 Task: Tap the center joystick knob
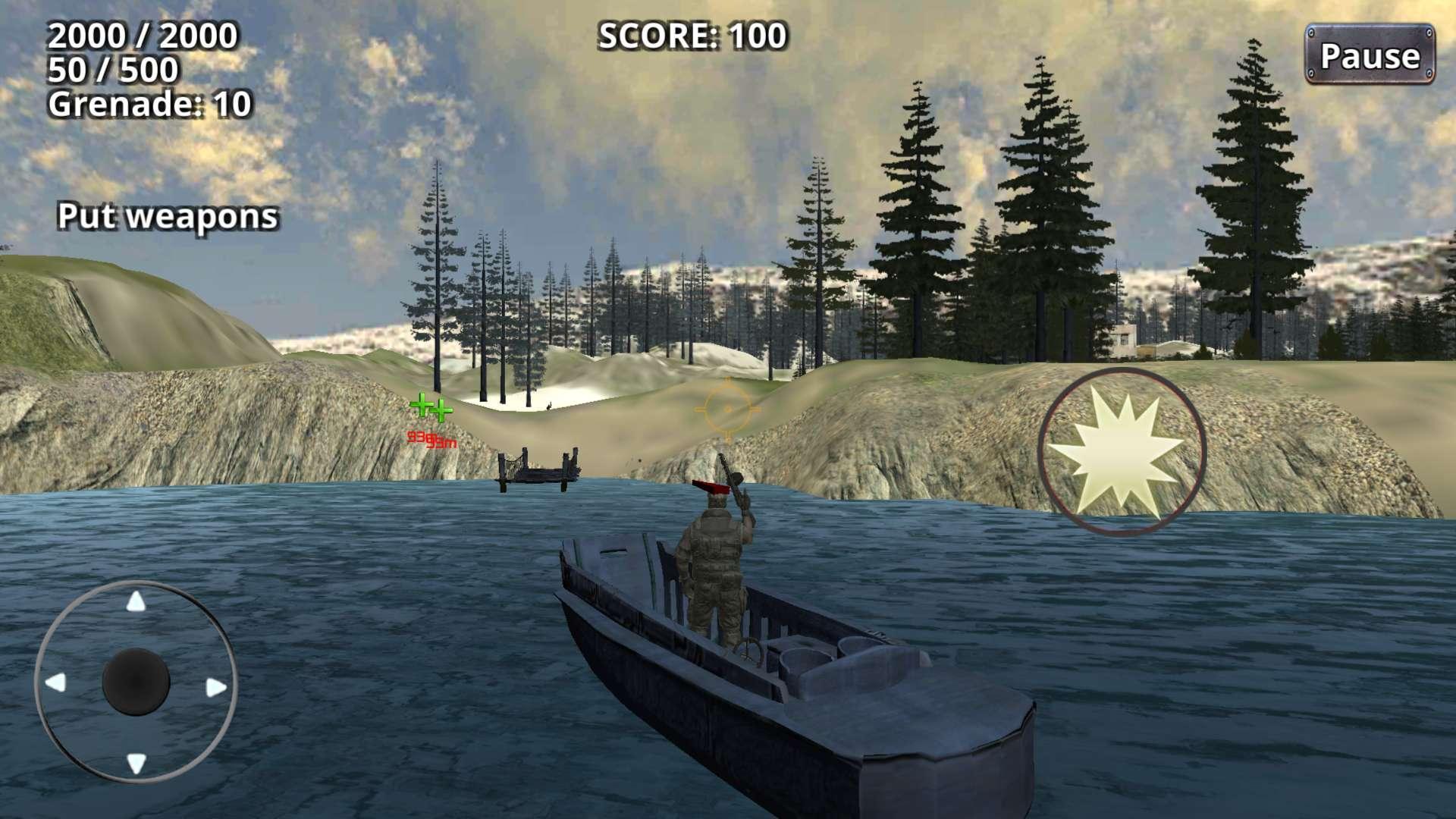pyautogui.click(x=135, y=681)
